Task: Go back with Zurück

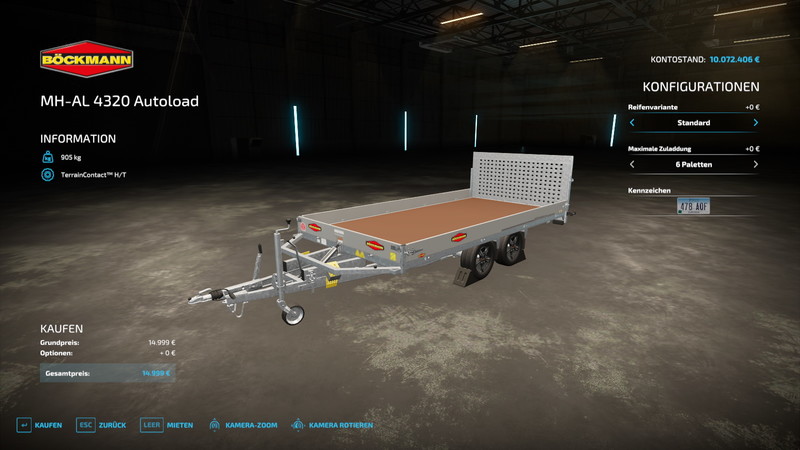Action: [103, 425]
